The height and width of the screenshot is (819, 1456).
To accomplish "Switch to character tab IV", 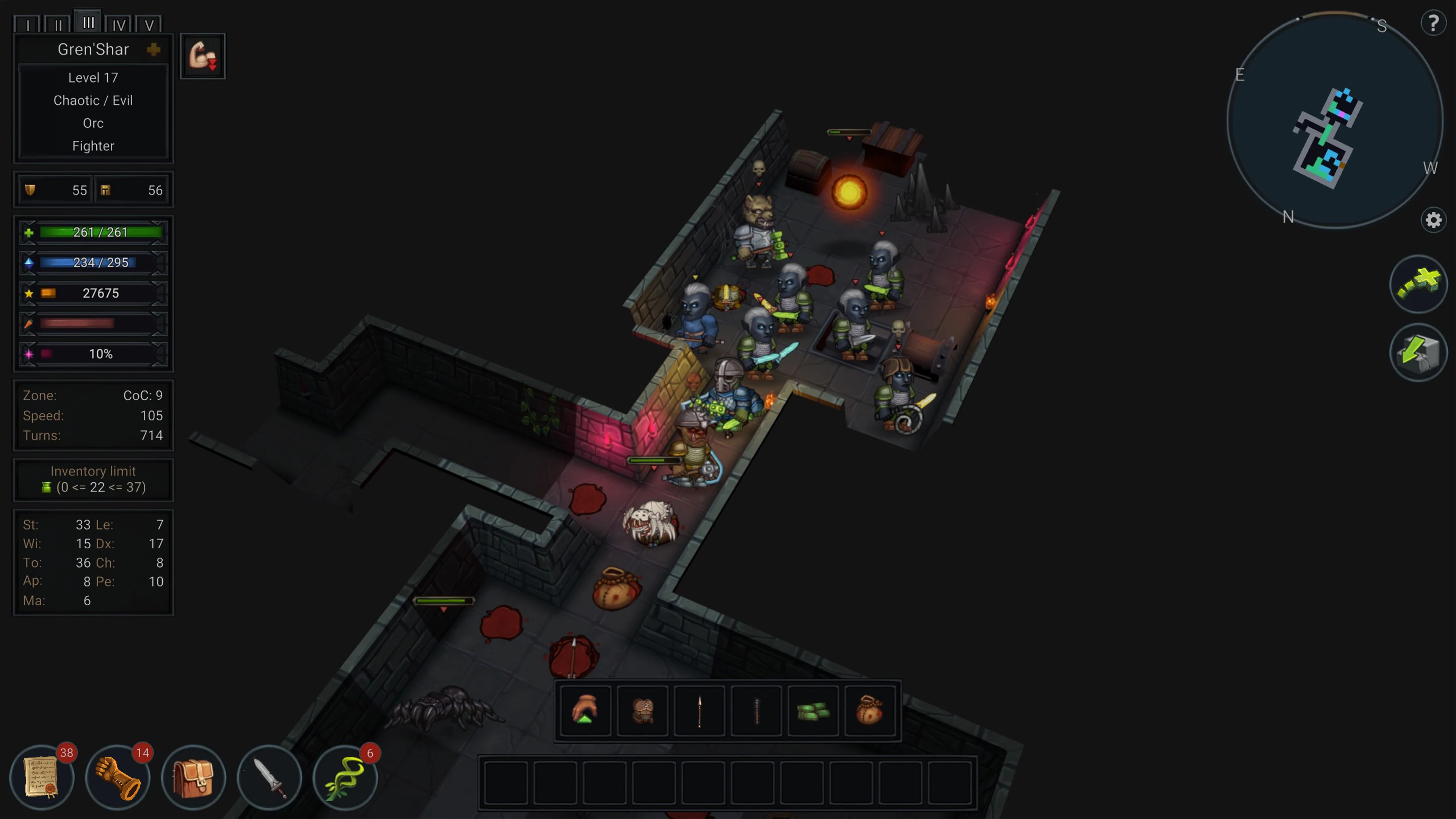I will tap(119, 24).
